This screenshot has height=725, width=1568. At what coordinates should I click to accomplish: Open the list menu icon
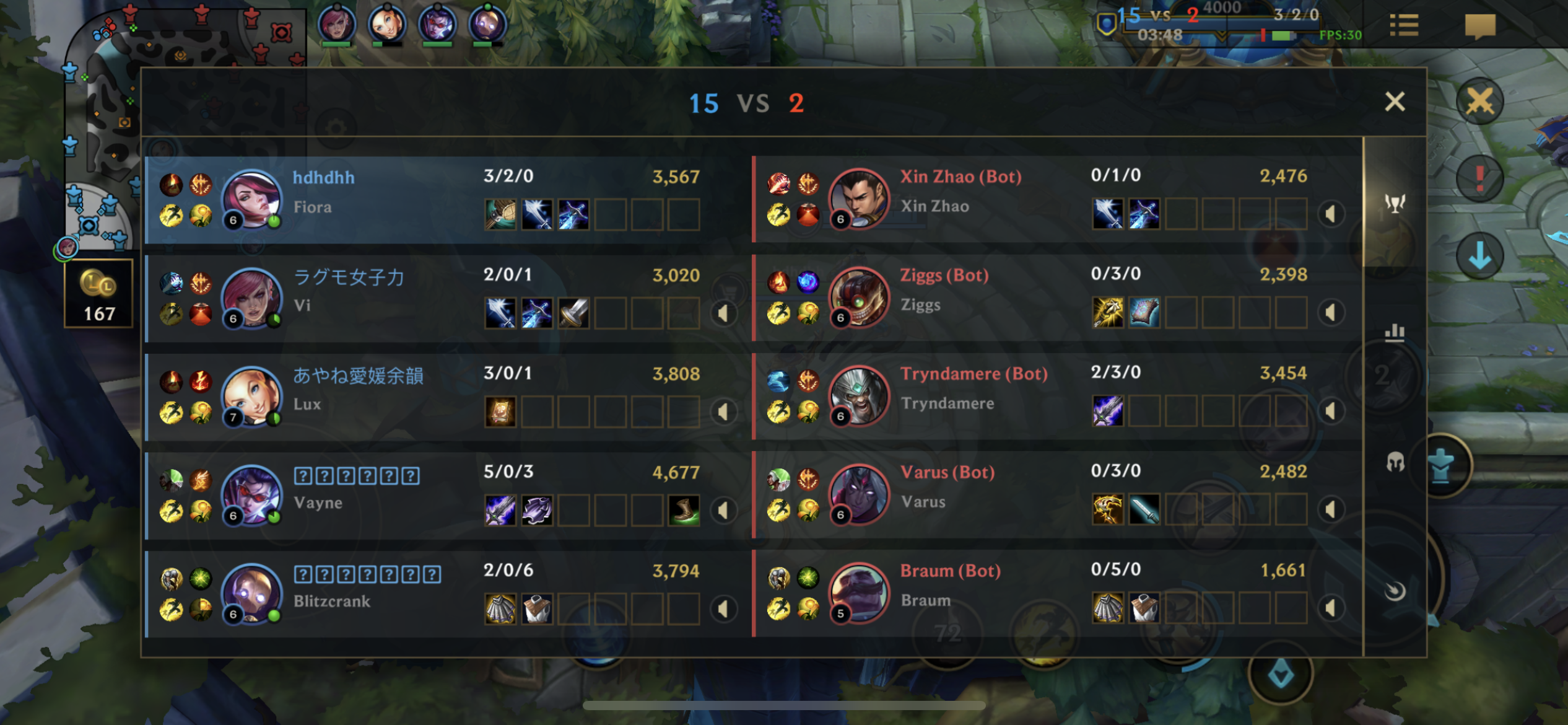pyautogui.click(x=1404, y=26)
